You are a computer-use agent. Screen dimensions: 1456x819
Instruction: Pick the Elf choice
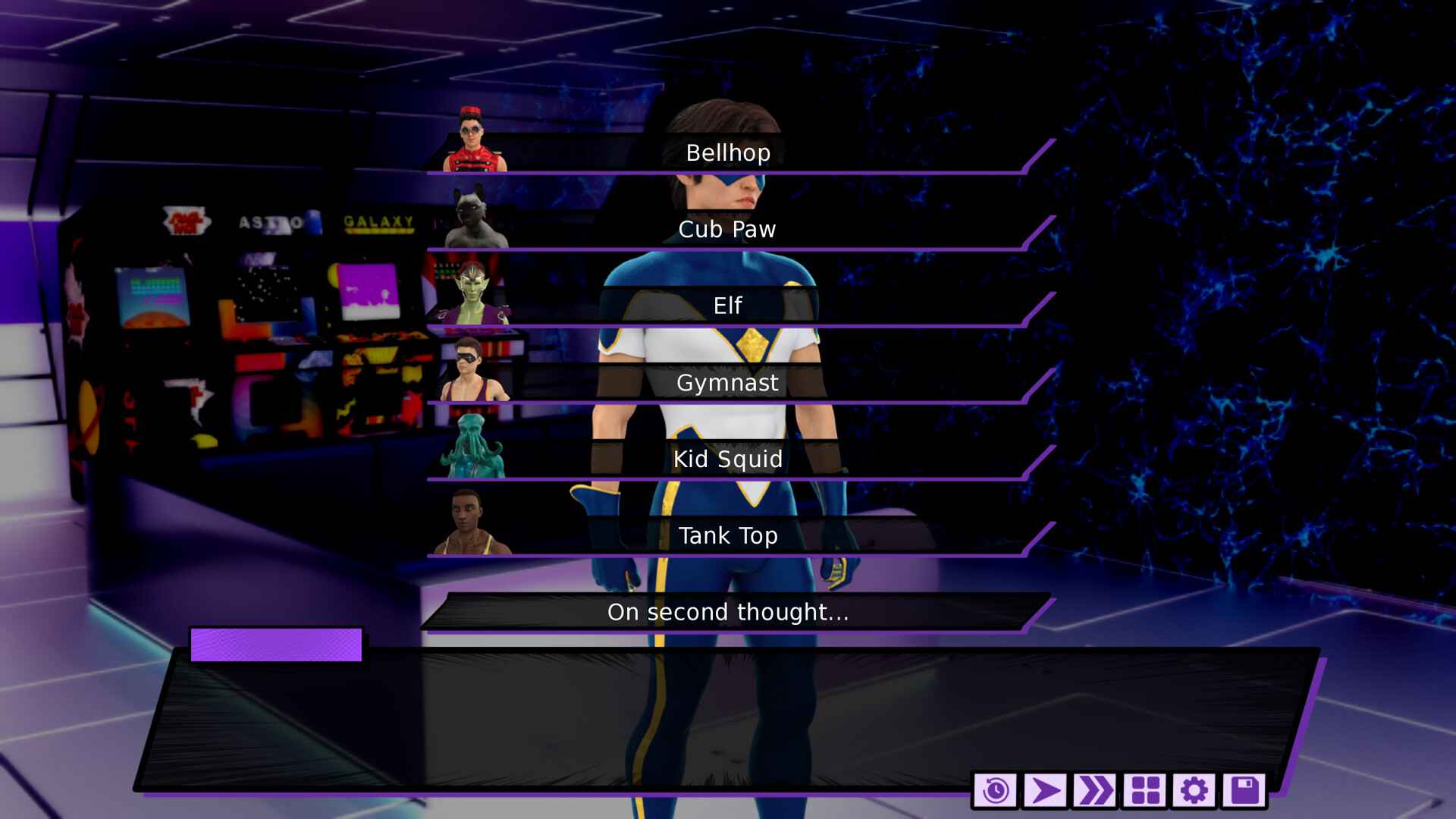point(728,306)
